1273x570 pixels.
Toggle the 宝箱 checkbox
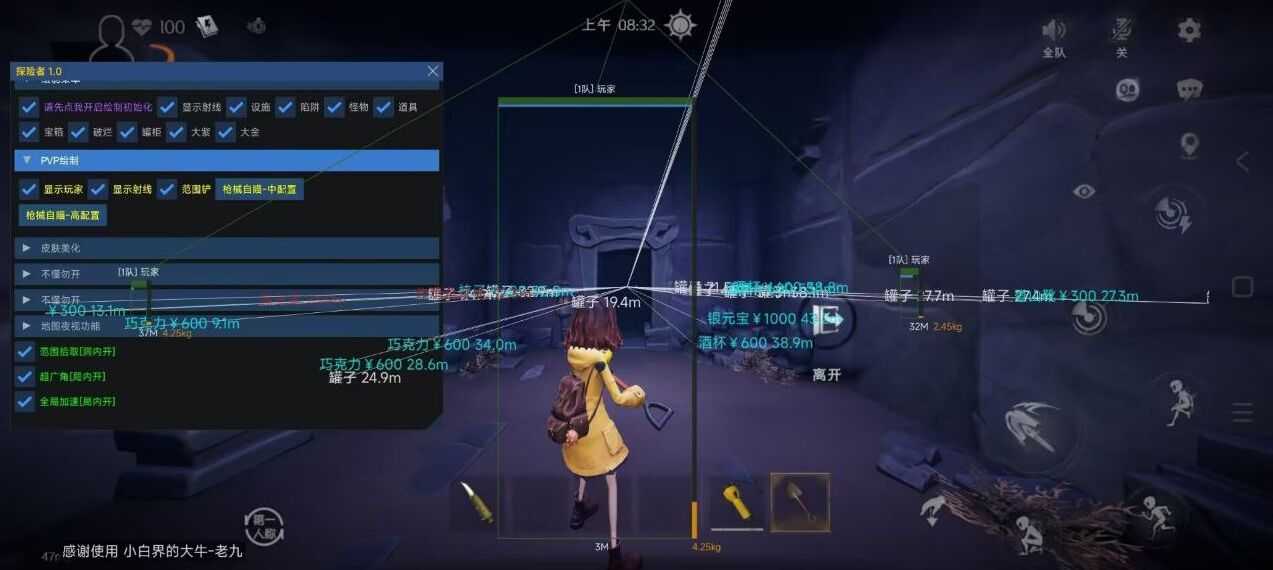pyautogui.click(x=29, y=132)
